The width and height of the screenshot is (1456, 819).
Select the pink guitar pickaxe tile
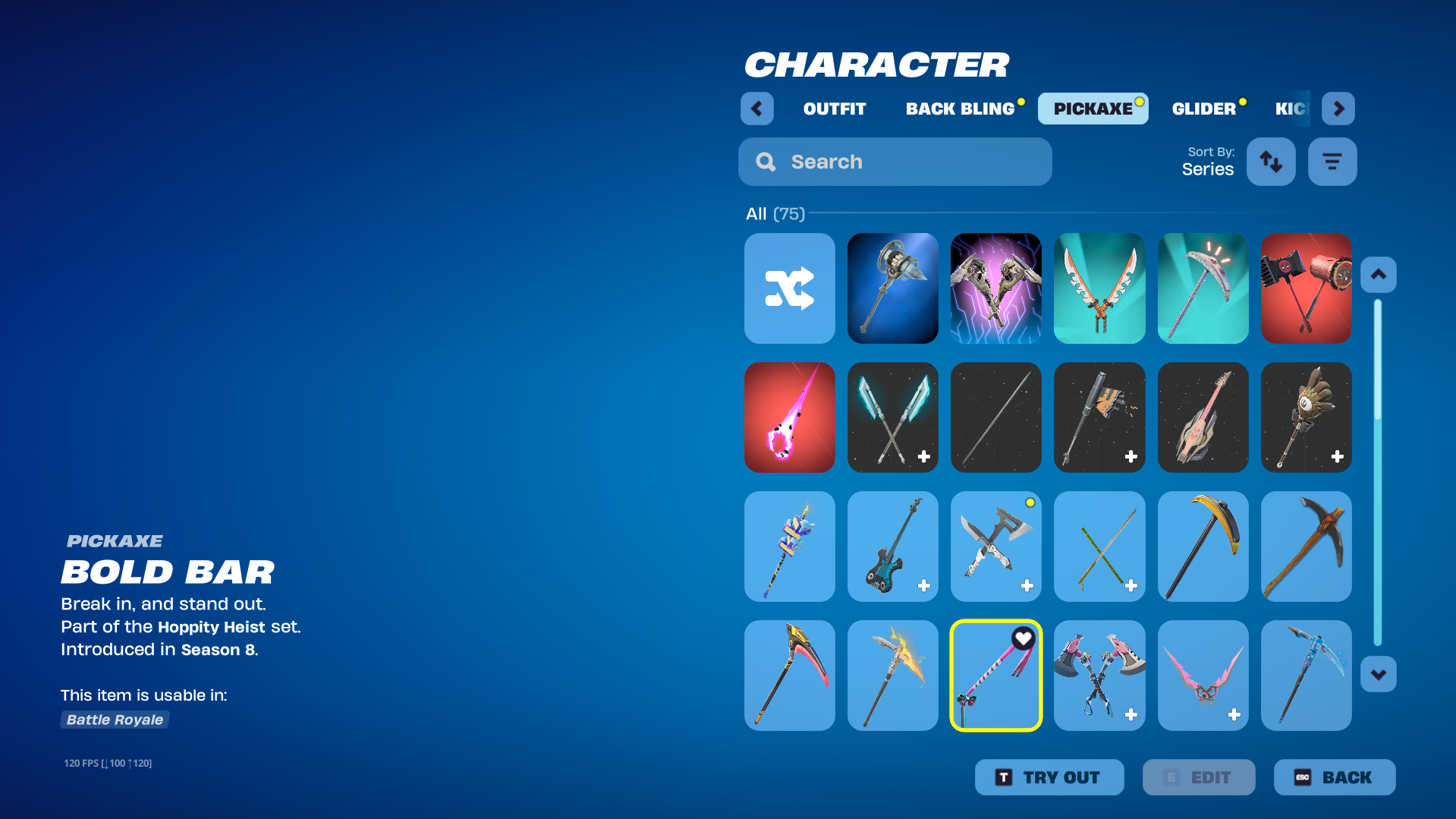[1203, 417]
